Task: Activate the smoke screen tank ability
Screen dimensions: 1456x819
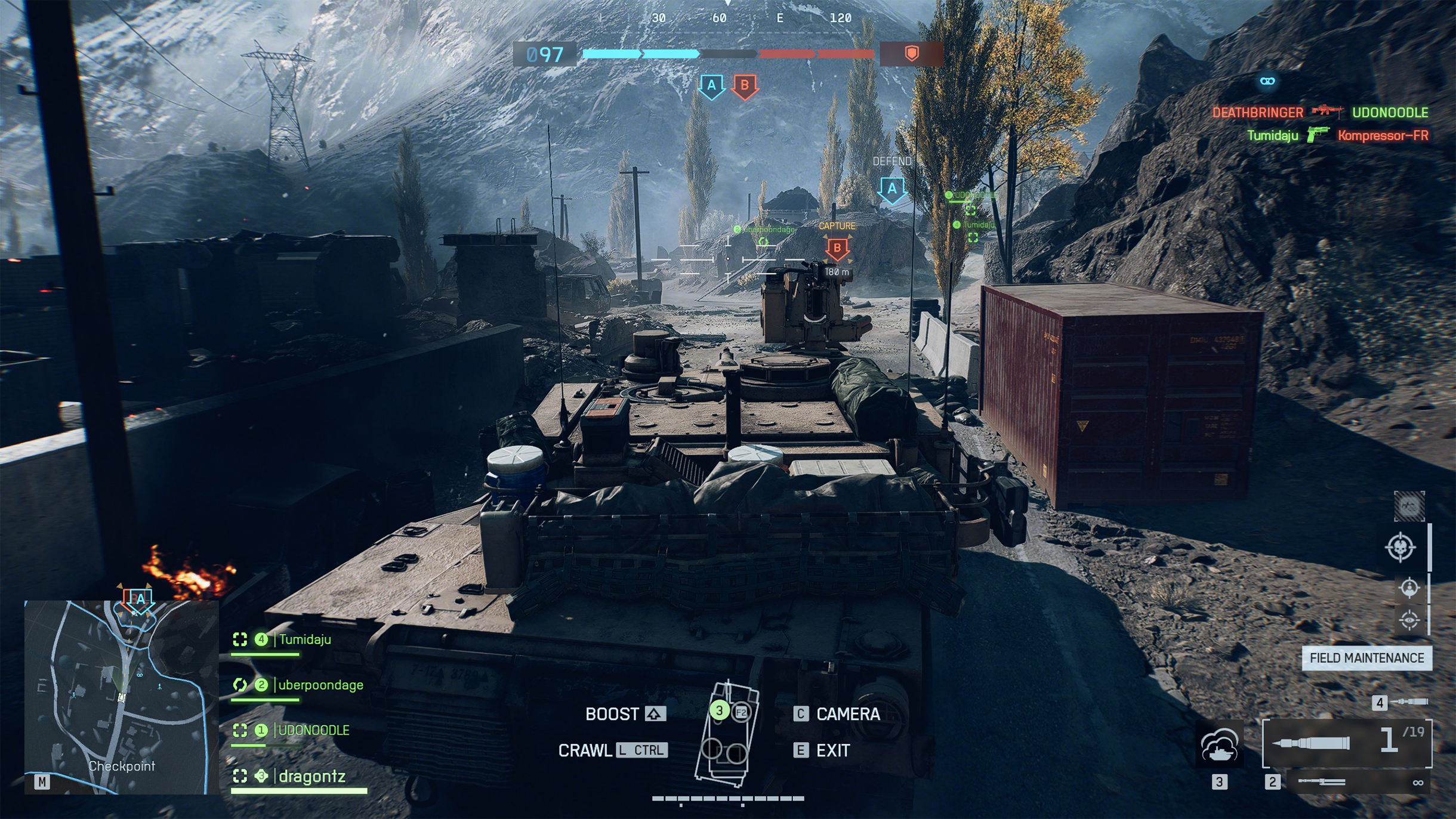Action: point(1220,747)
